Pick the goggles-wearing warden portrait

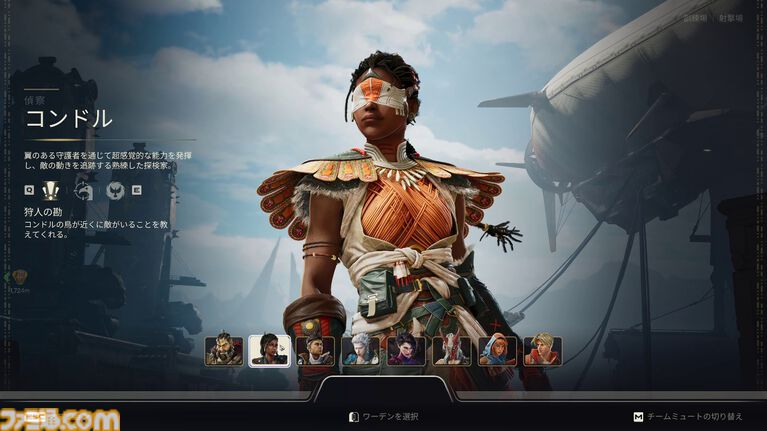tap(315, 350)
